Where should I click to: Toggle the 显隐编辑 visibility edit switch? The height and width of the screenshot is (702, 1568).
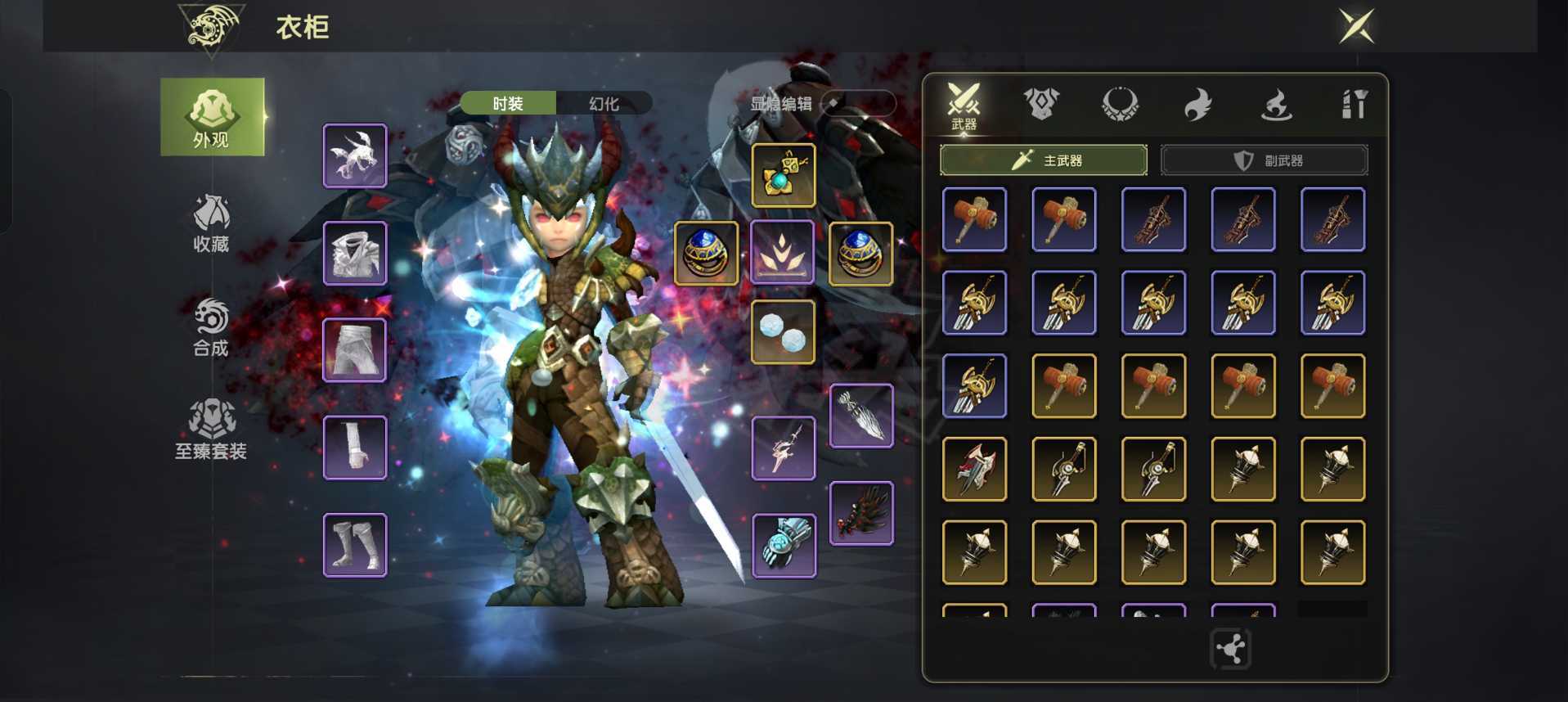(857, 103)
